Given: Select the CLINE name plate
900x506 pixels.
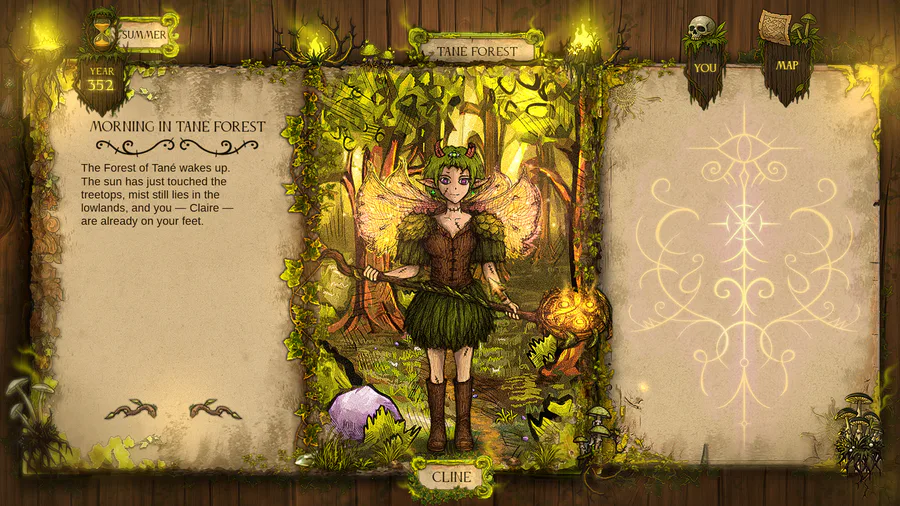Looking at the screenshot, I should pos(451,476).
